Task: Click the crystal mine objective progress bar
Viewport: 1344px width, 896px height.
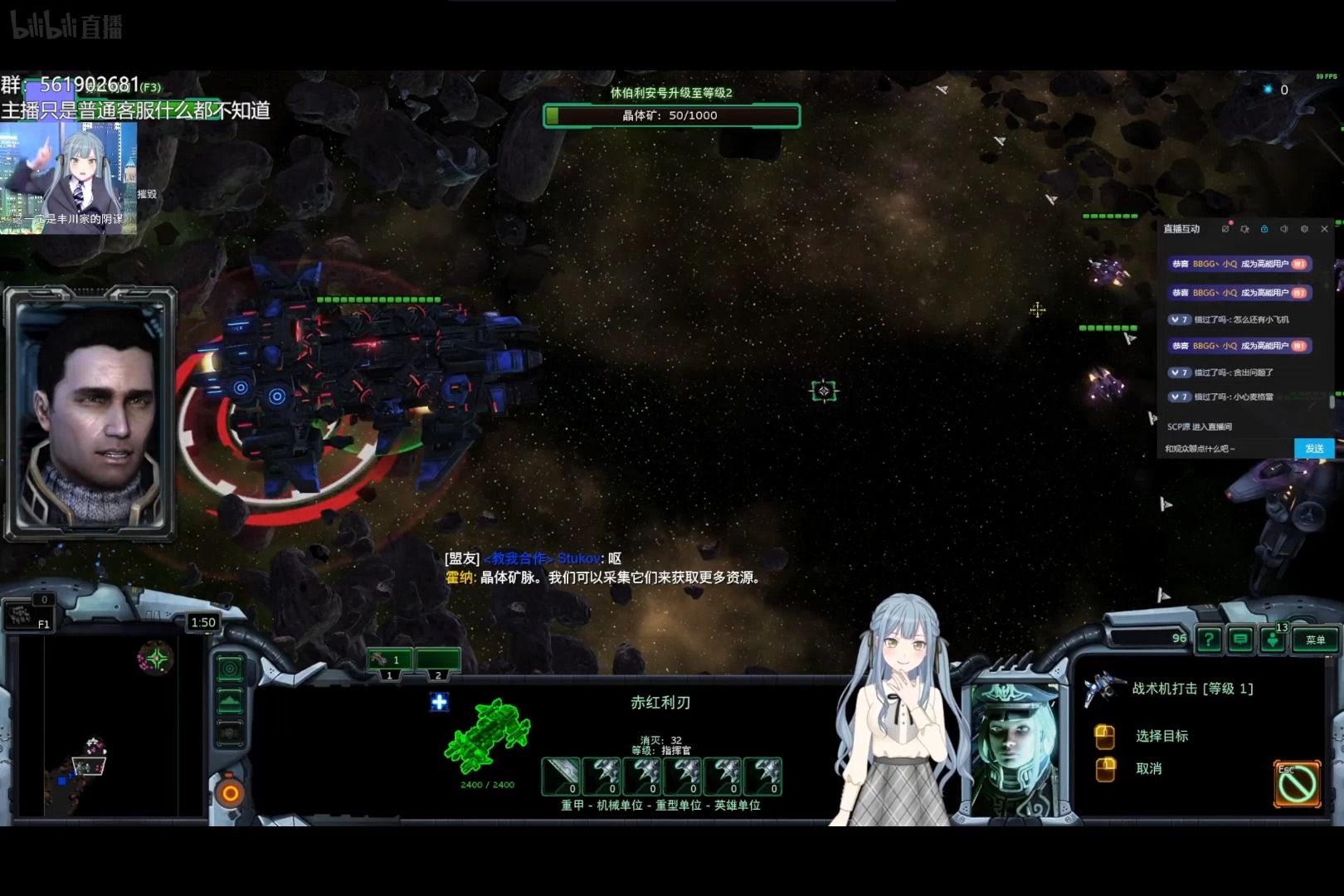Action: coord(671,115)
